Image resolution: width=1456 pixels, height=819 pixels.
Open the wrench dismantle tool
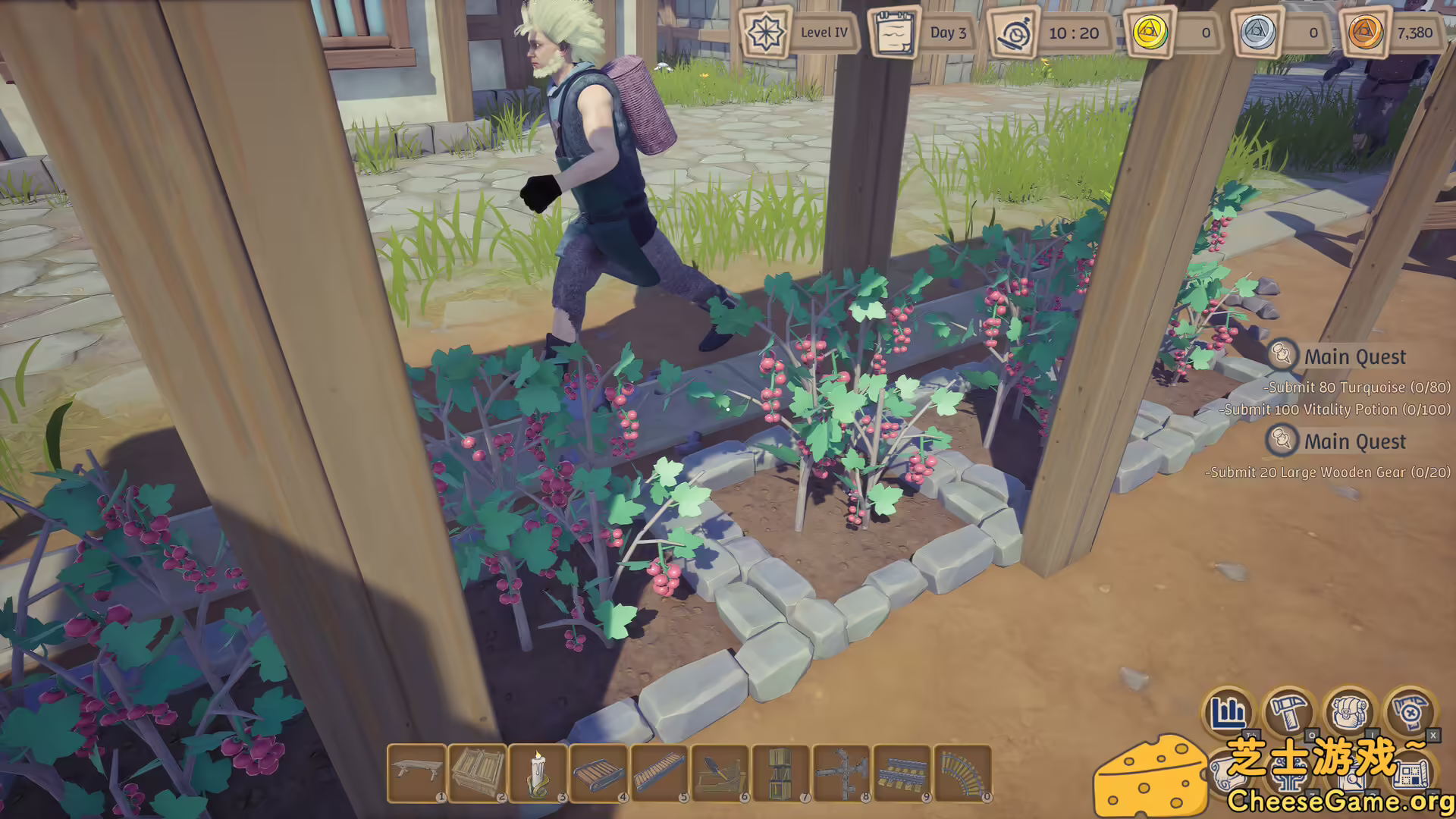pyautogui.click(x=1410, y=712)
